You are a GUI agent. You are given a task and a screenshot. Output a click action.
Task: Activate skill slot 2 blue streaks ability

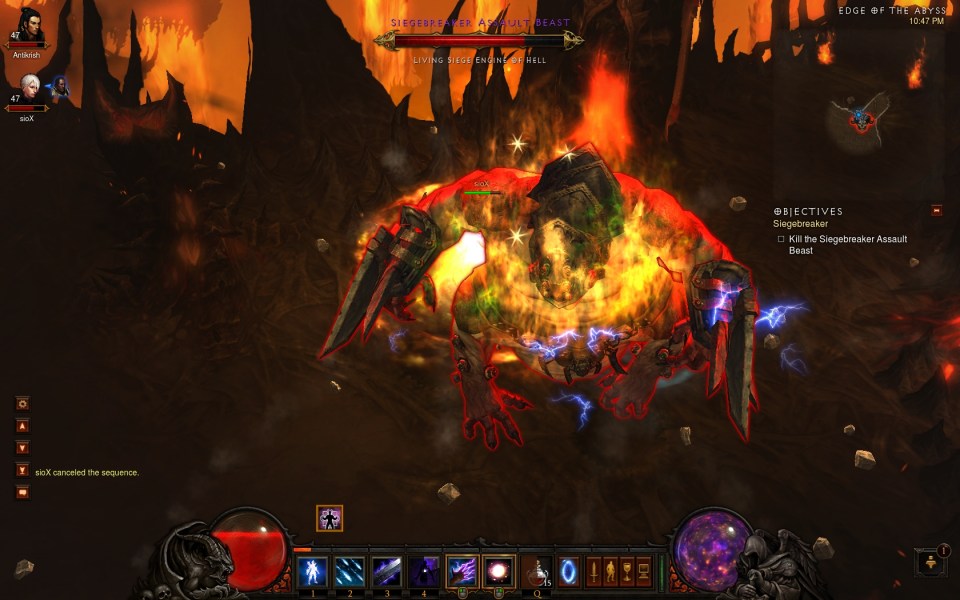(x=349, y=571)
